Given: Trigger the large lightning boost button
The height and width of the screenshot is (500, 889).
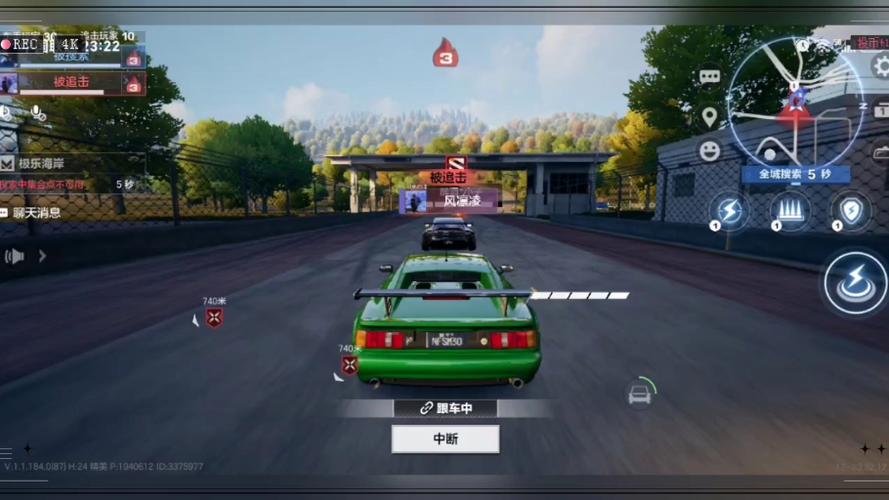Looking at the screenshot, I should tap(855, 283).
